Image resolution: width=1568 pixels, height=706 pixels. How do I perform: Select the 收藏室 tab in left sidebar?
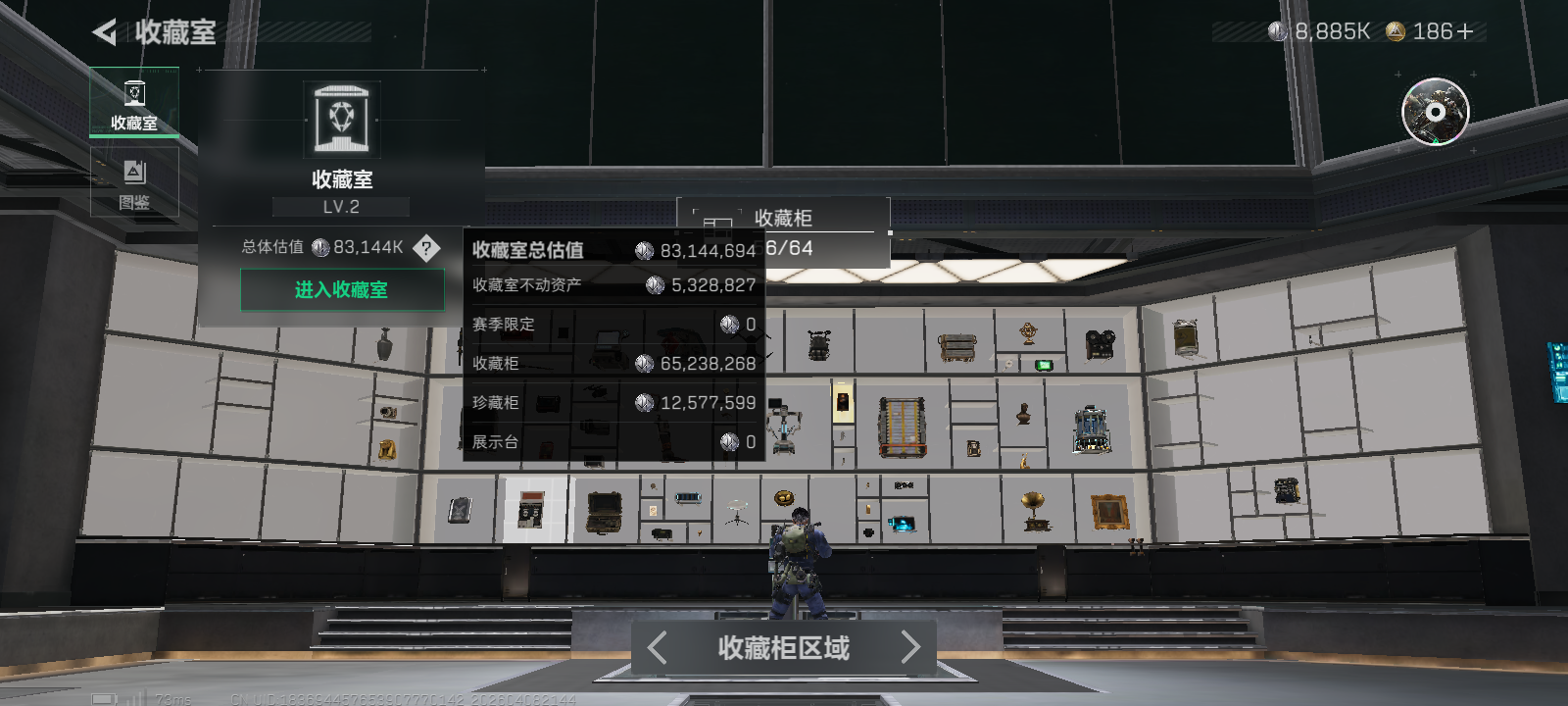pyautogui.click(x=134, y=103)
